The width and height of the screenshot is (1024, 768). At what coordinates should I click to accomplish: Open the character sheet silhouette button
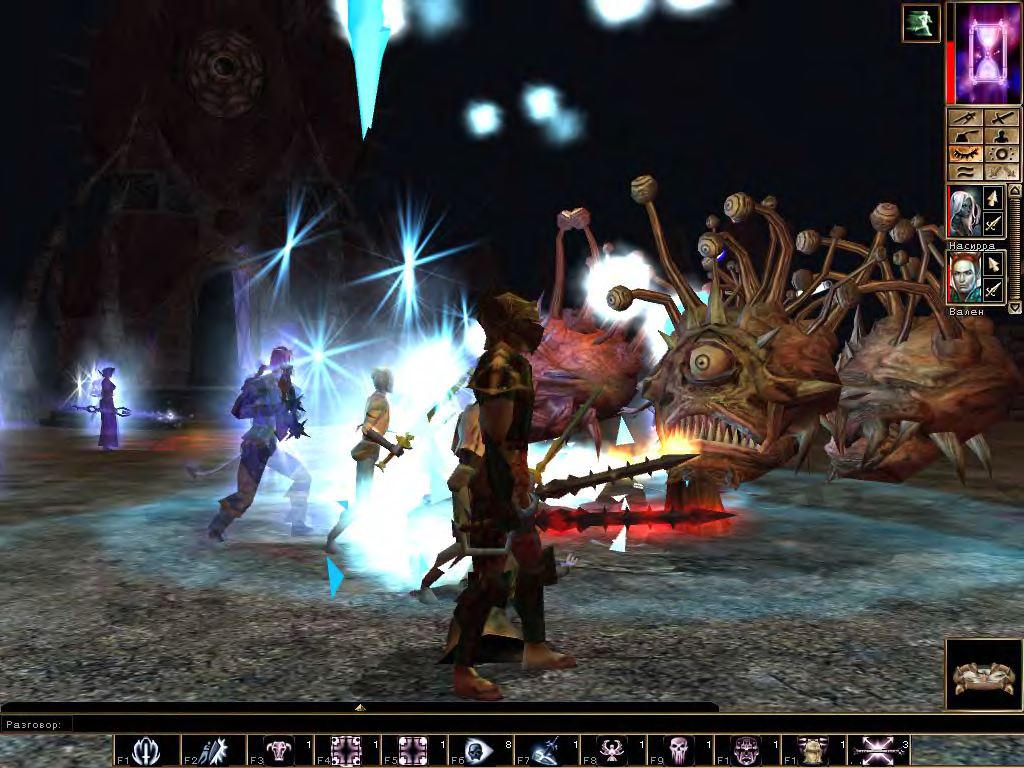coord(1002,136)
